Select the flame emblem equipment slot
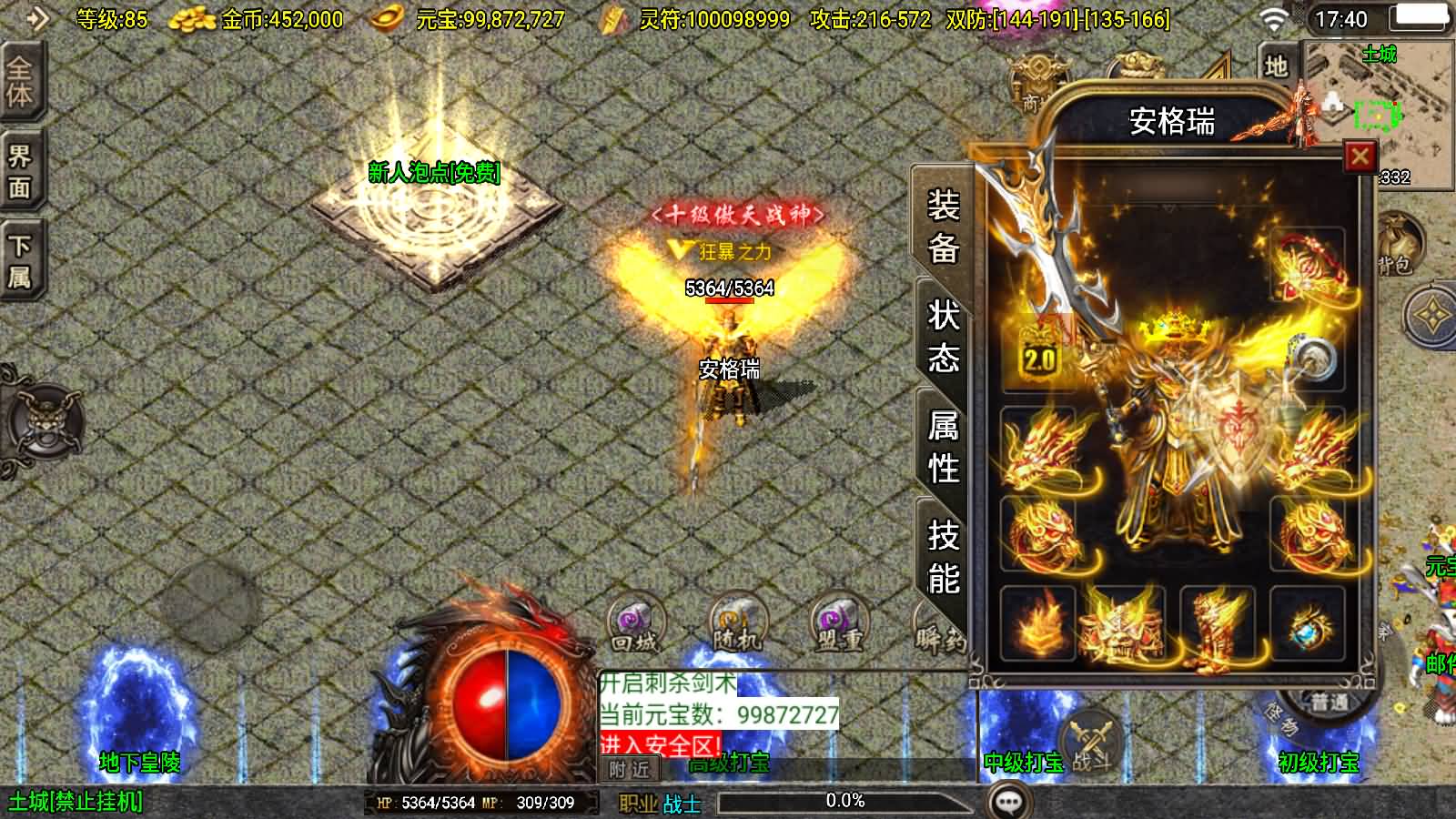 (1038, 624)
